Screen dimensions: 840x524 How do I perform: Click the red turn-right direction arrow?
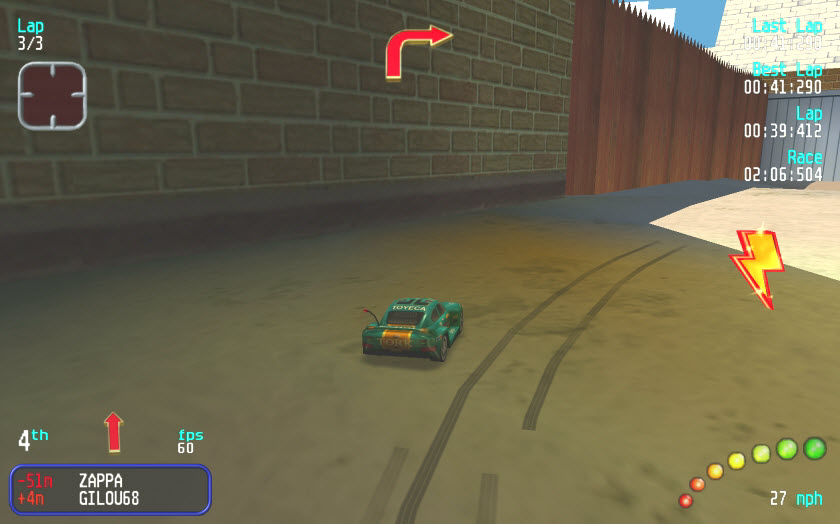pos(415,49)
